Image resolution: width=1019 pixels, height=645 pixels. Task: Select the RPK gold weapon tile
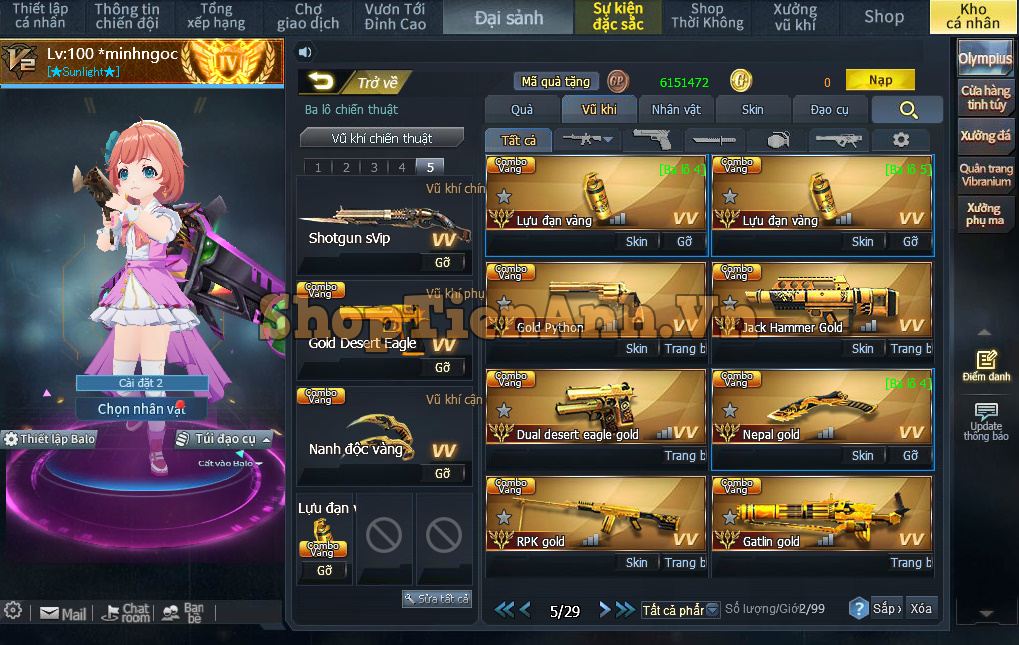tap(596, 512)
